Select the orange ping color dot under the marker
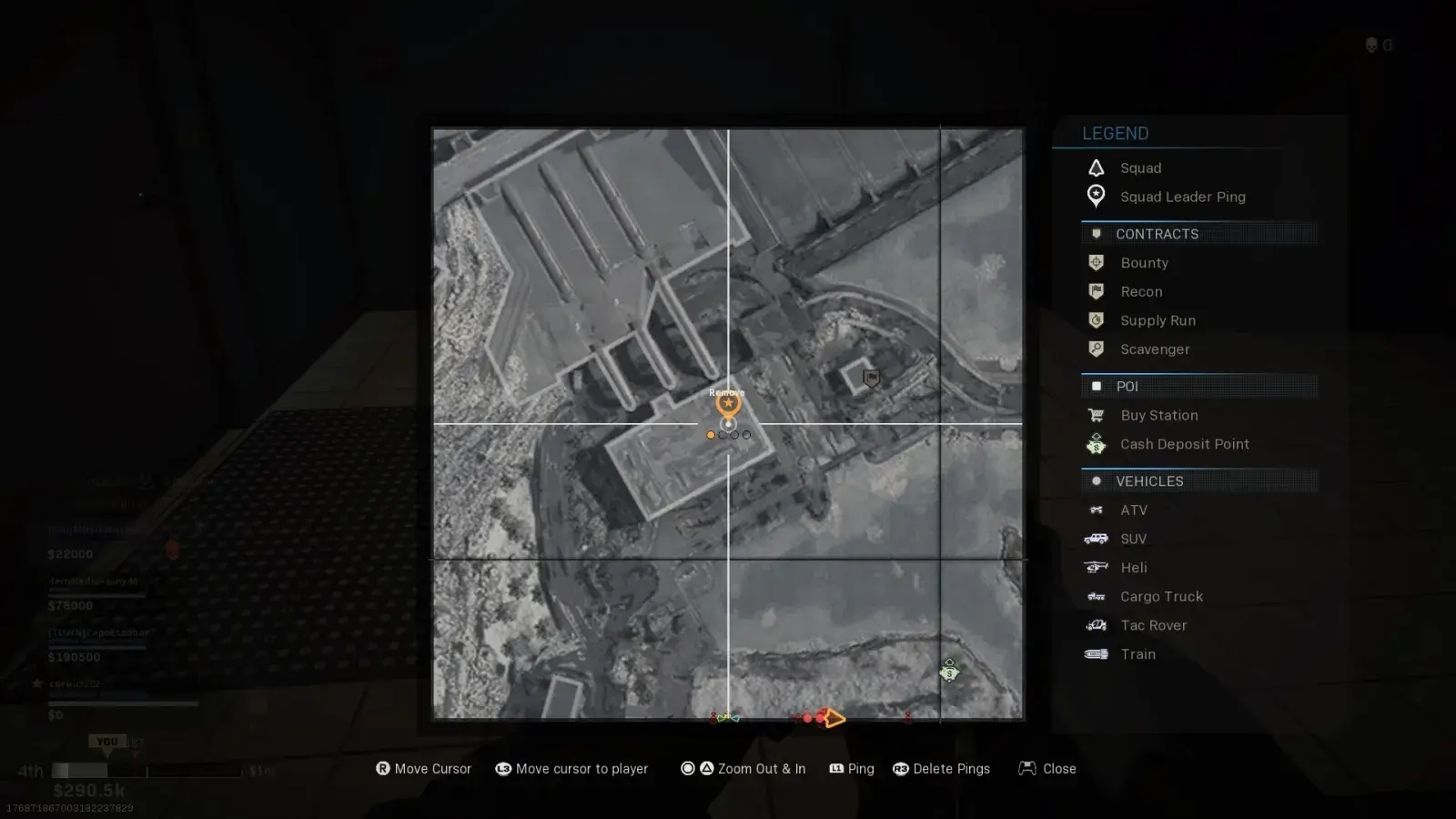The height and width of the screenshot is (819, 1456). coord(710,435)
